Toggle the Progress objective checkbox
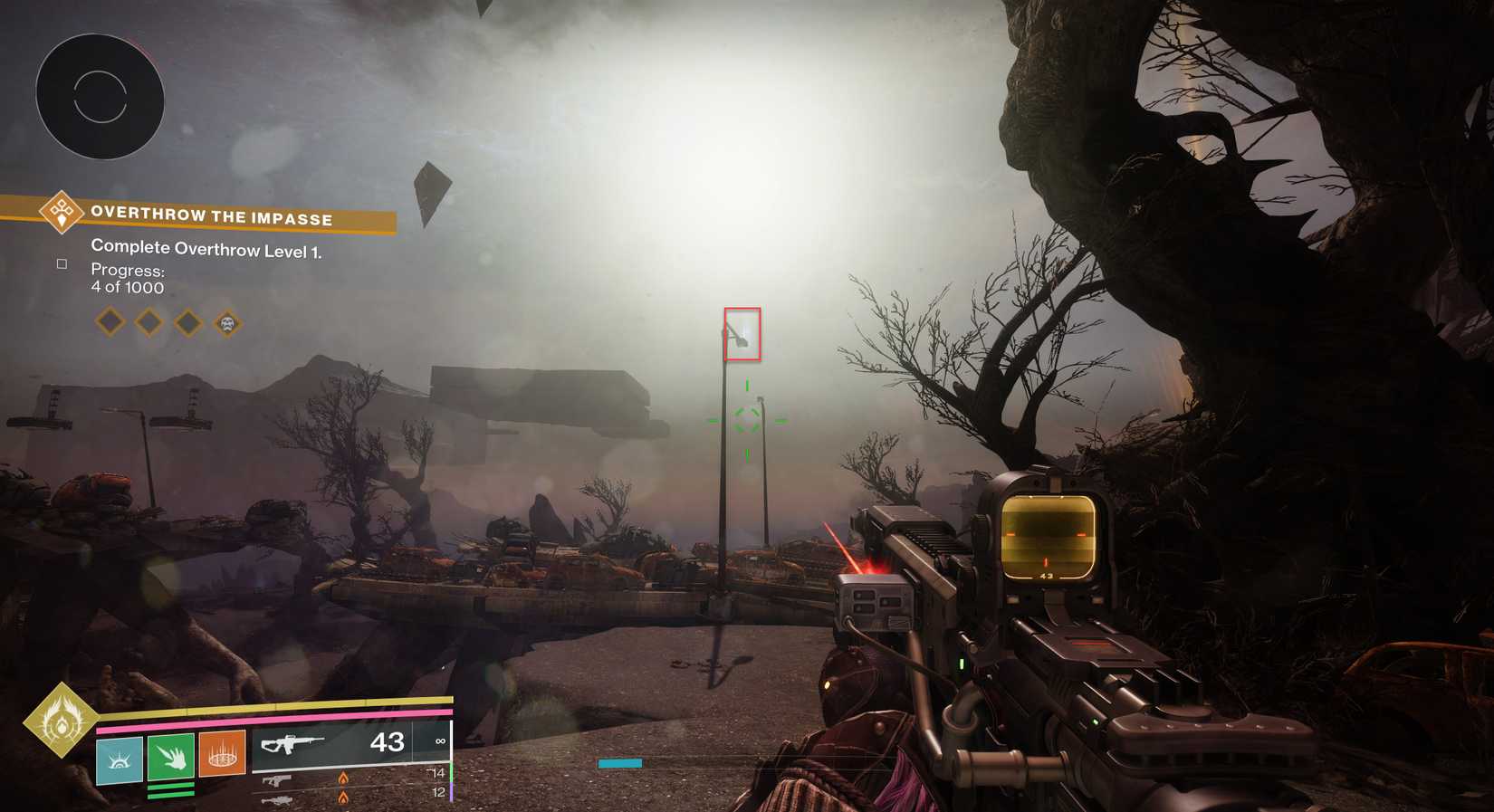The image size is (1494, 812). tap(62, 264)
